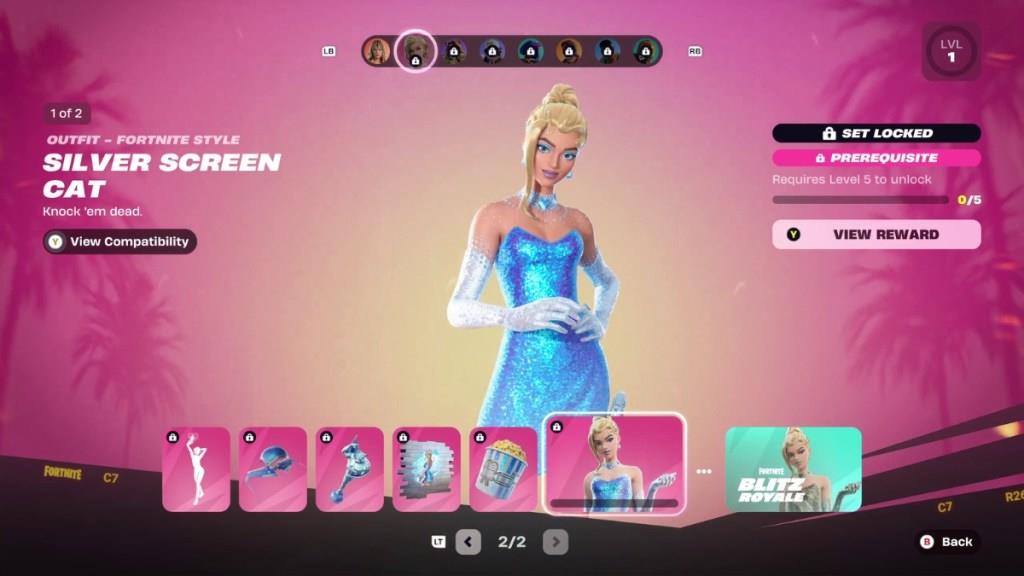Image resolution: width=1024 pixels, height=576 pixels.
Task: Choose the blue glider reward tile
Action: tap(273, 469)
